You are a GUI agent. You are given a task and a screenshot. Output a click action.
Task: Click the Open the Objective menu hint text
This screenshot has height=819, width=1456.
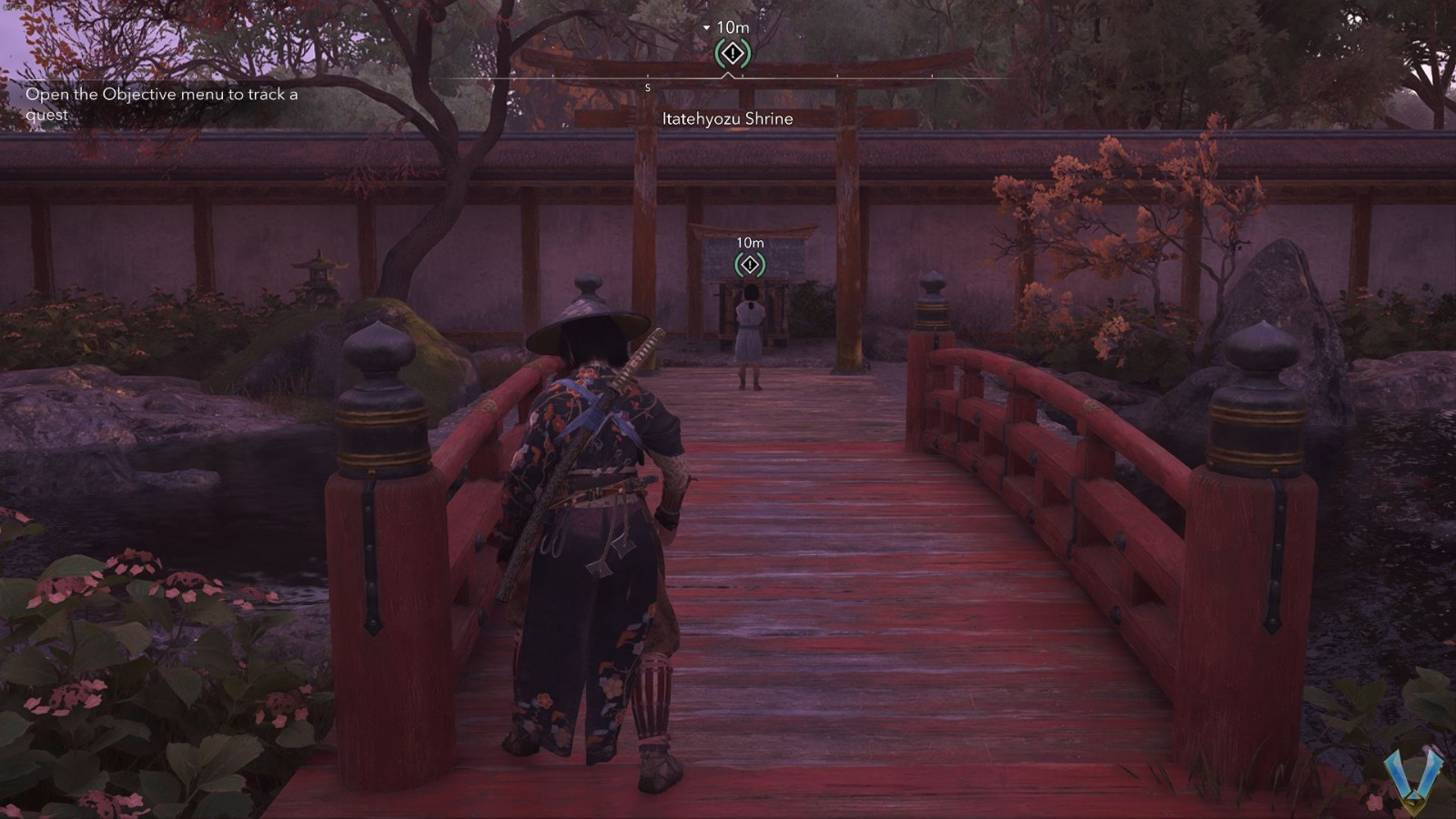pyautogui.click(x=162, y=104)
